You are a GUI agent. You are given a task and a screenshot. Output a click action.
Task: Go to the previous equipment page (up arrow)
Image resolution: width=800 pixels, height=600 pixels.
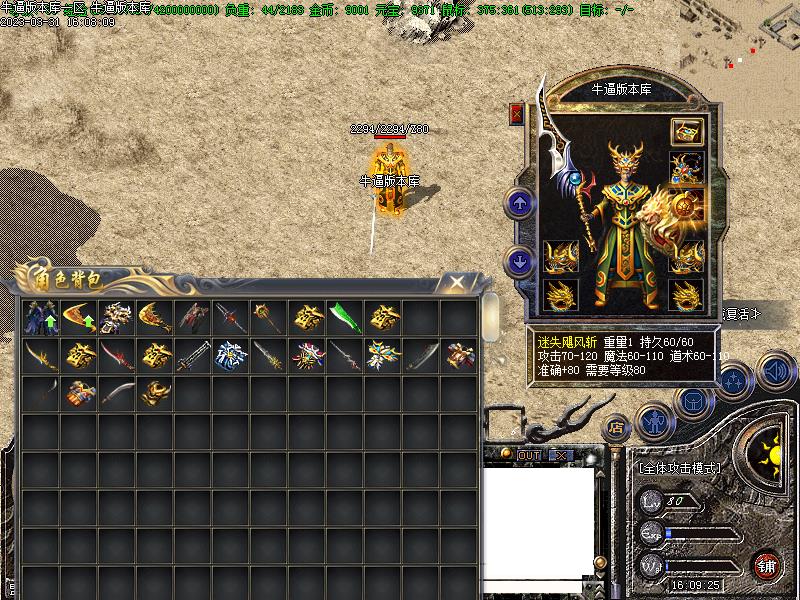(x=520, y=204)
